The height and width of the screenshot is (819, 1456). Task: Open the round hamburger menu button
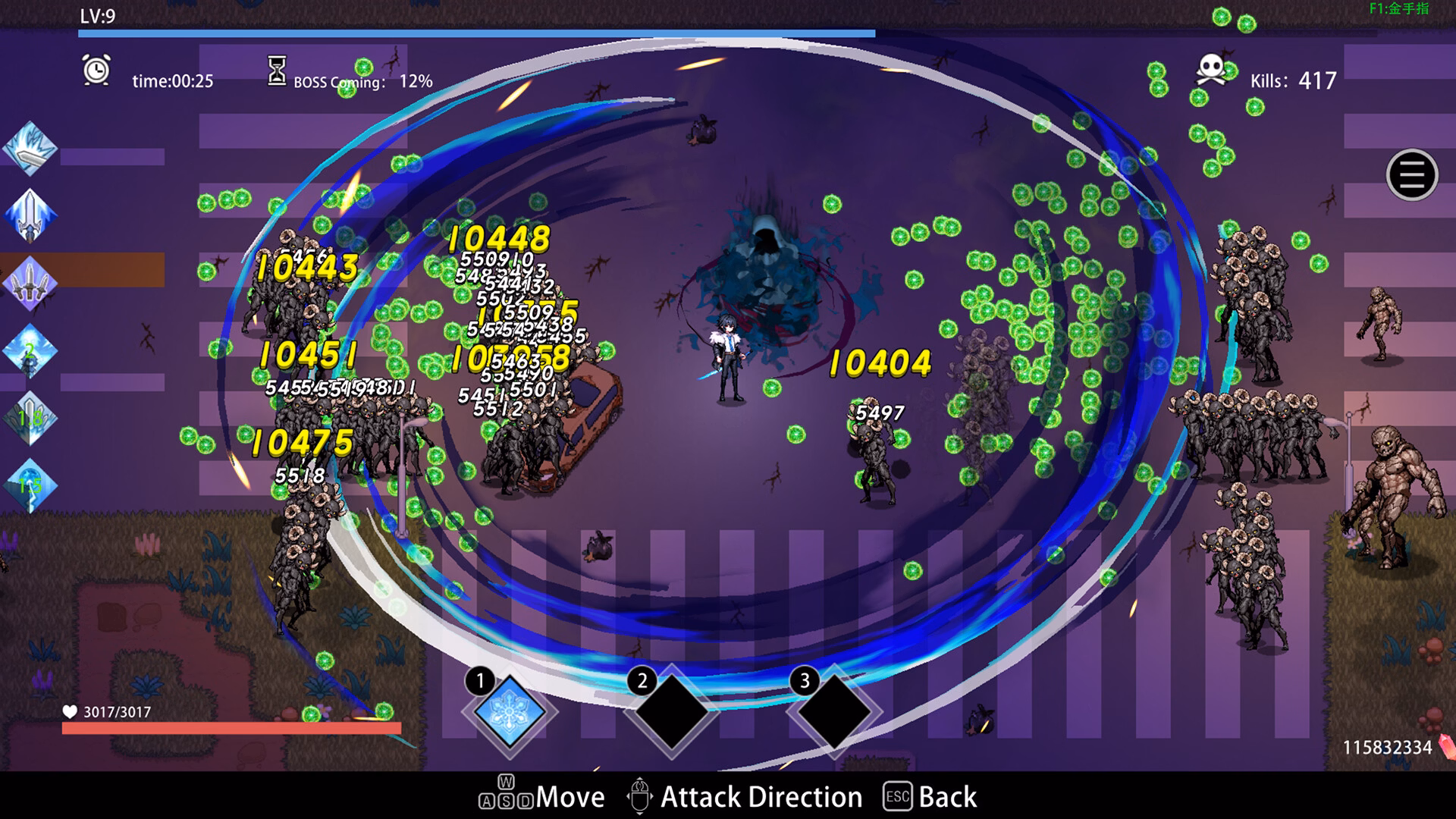pos(1411,175)
